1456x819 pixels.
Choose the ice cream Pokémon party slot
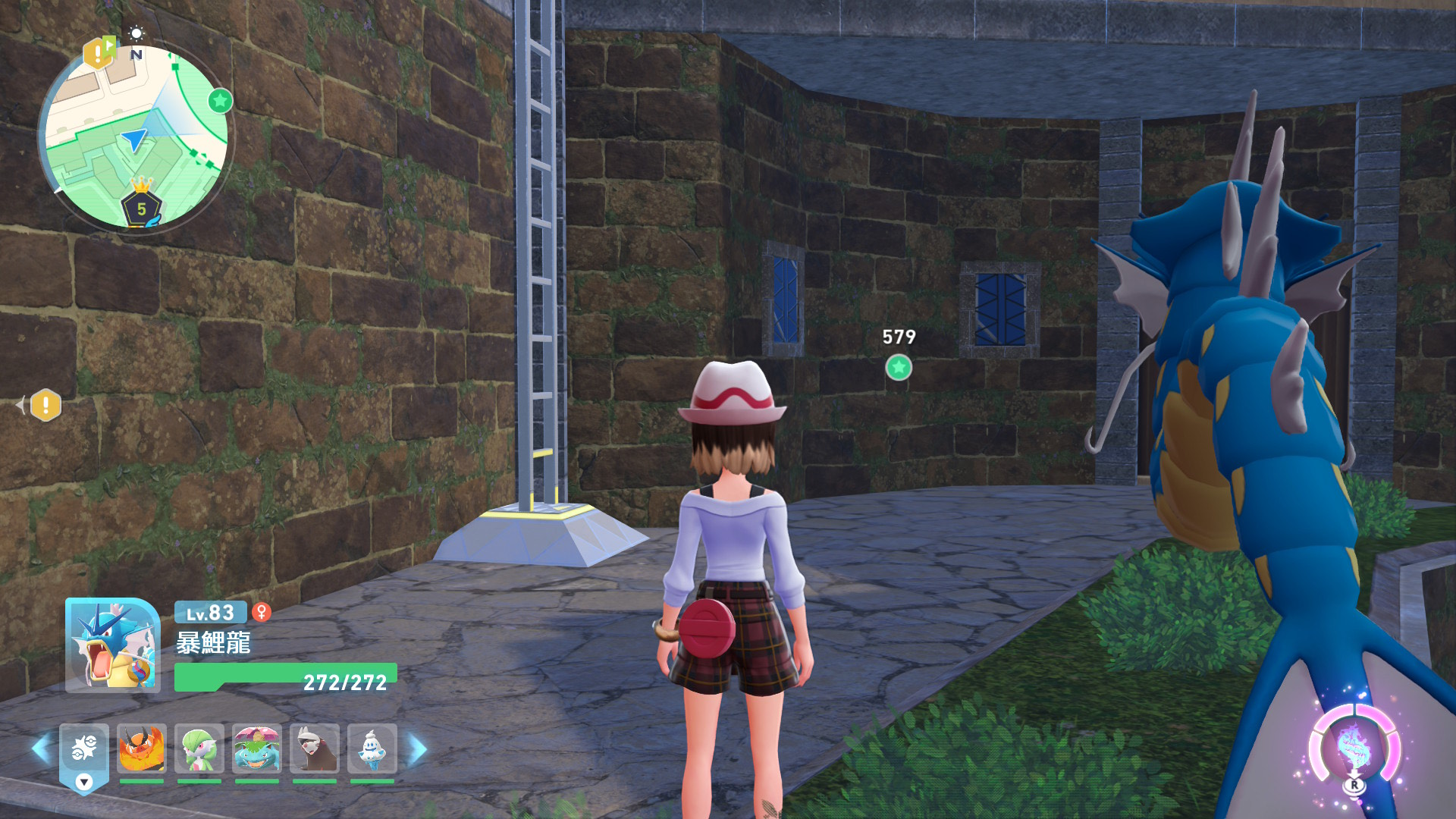(372, 749)
